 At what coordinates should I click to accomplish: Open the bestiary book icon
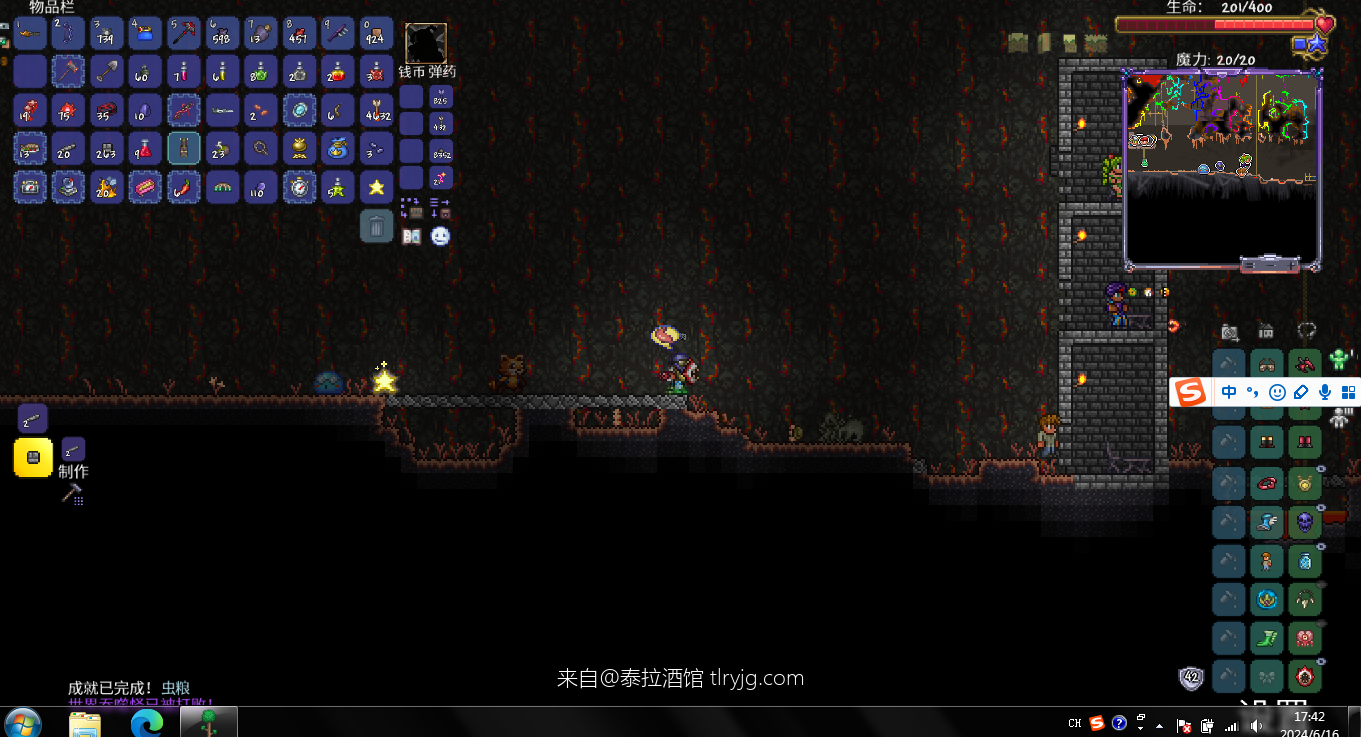pyautogui.click(x=411, y=236)
